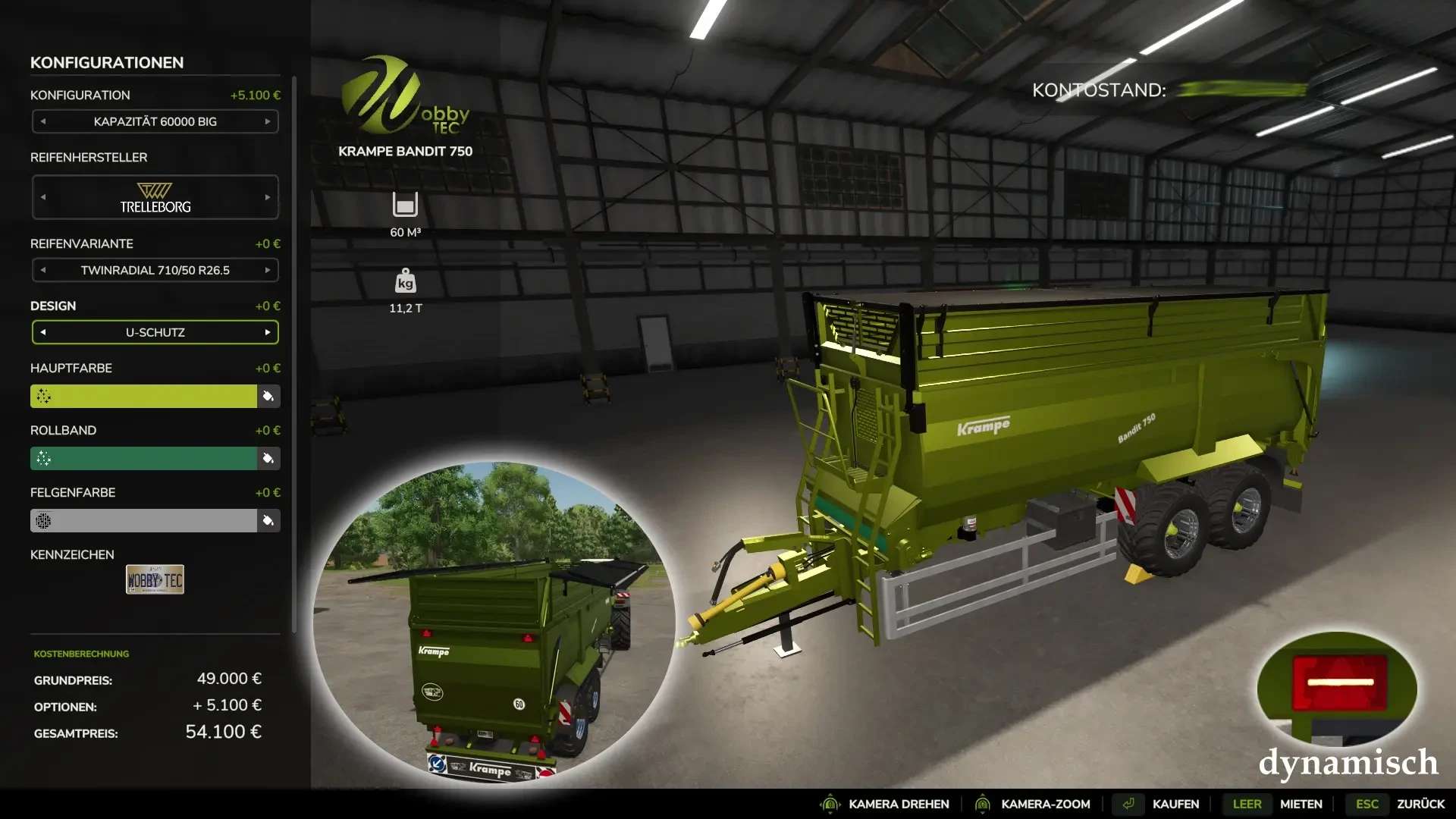This screenshot has width=1456, height=819.
Task: Select next Design after U-Schutz
Action: click(267, 331)
